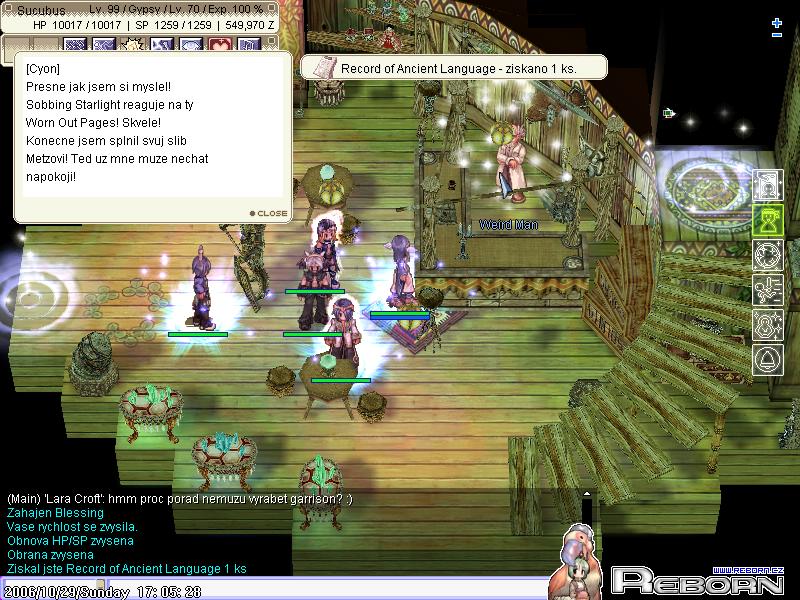
Task: Activate the eye skill hotbar slot
Action: click(191, 45)
